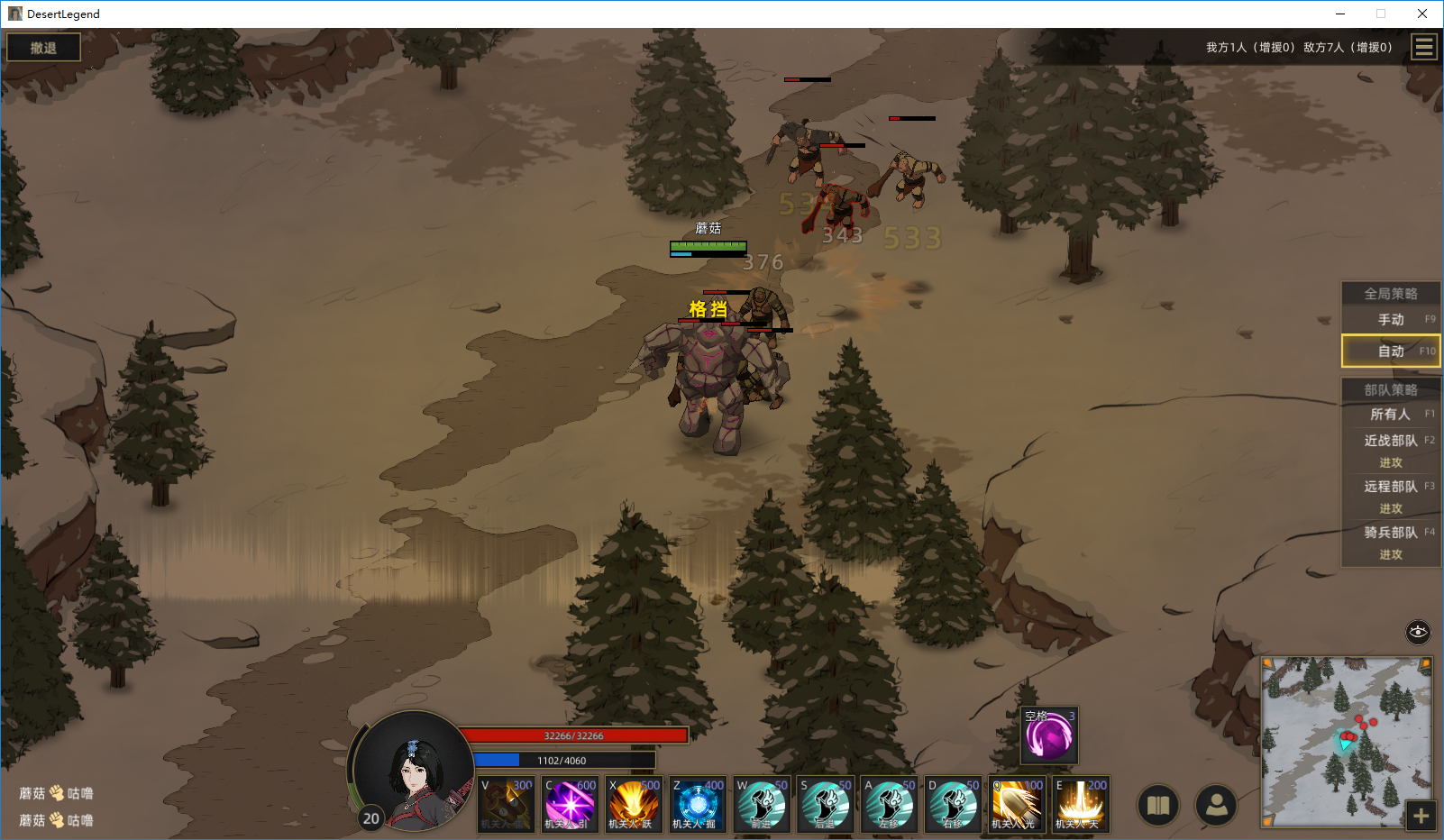Click the 撤退 retreat button
This screenshot has width=1444, height=840.
tap(43, 48)
